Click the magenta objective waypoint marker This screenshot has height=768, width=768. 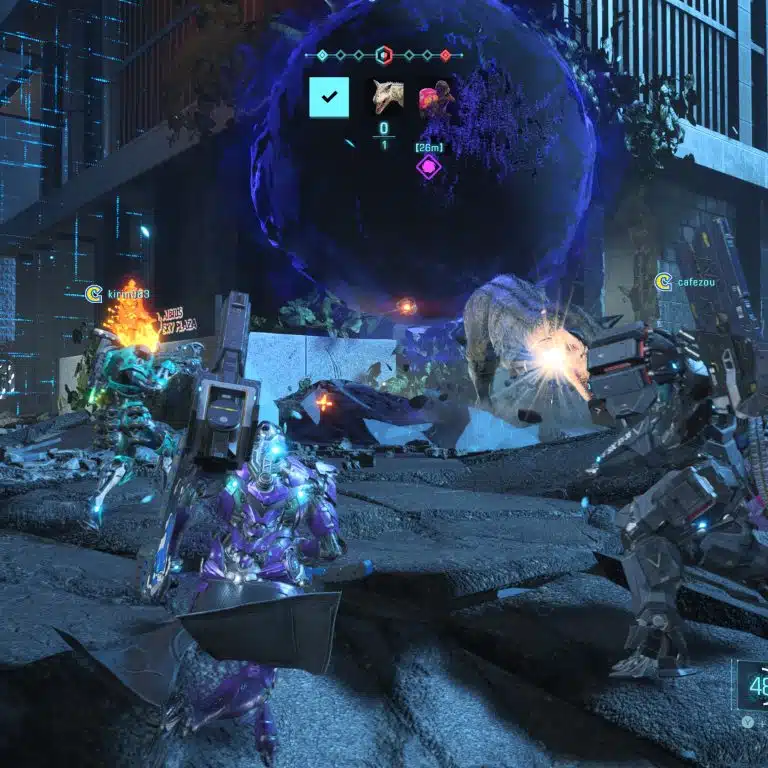pyautogui.click(x=429, y=167)
